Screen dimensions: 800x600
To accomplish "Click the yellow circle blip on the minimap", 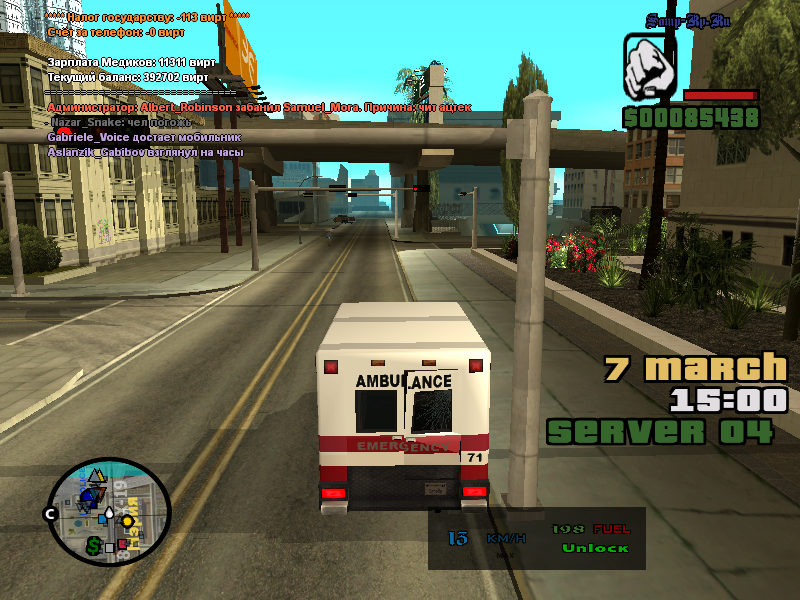I will pyautogui.click(x=128, y=521).
